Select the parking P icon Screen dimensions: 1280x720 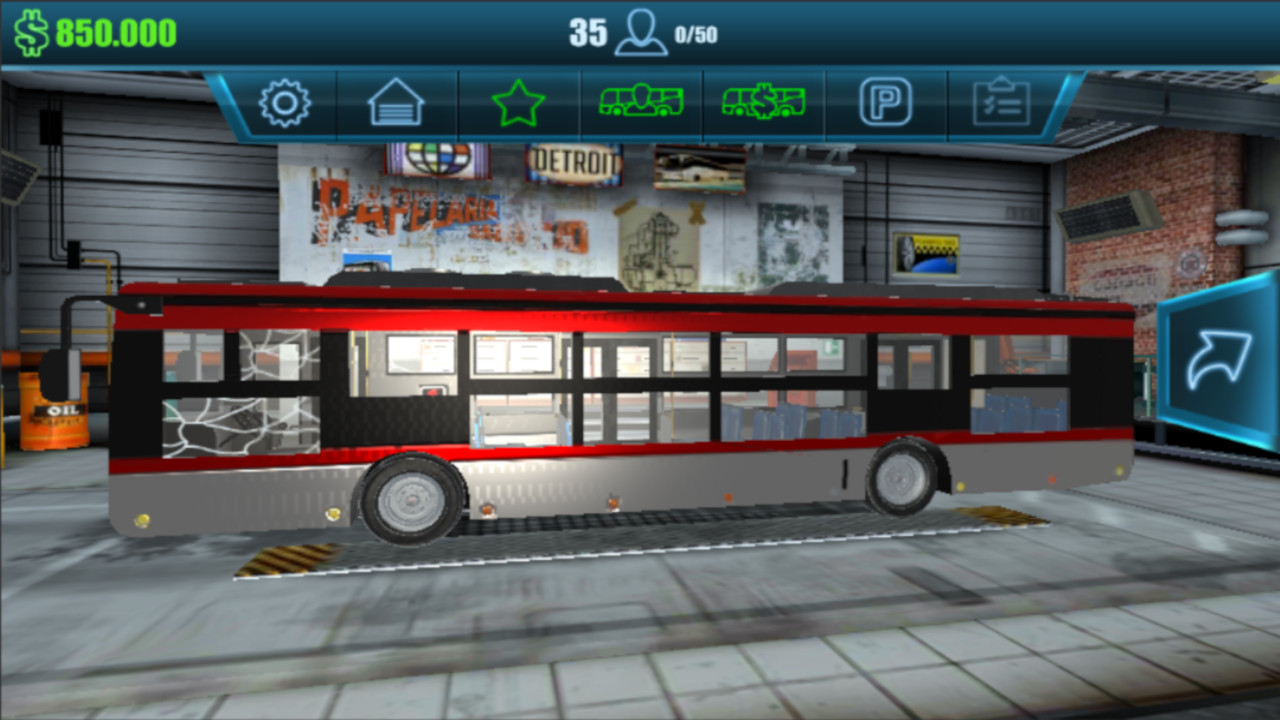(886, 99)
